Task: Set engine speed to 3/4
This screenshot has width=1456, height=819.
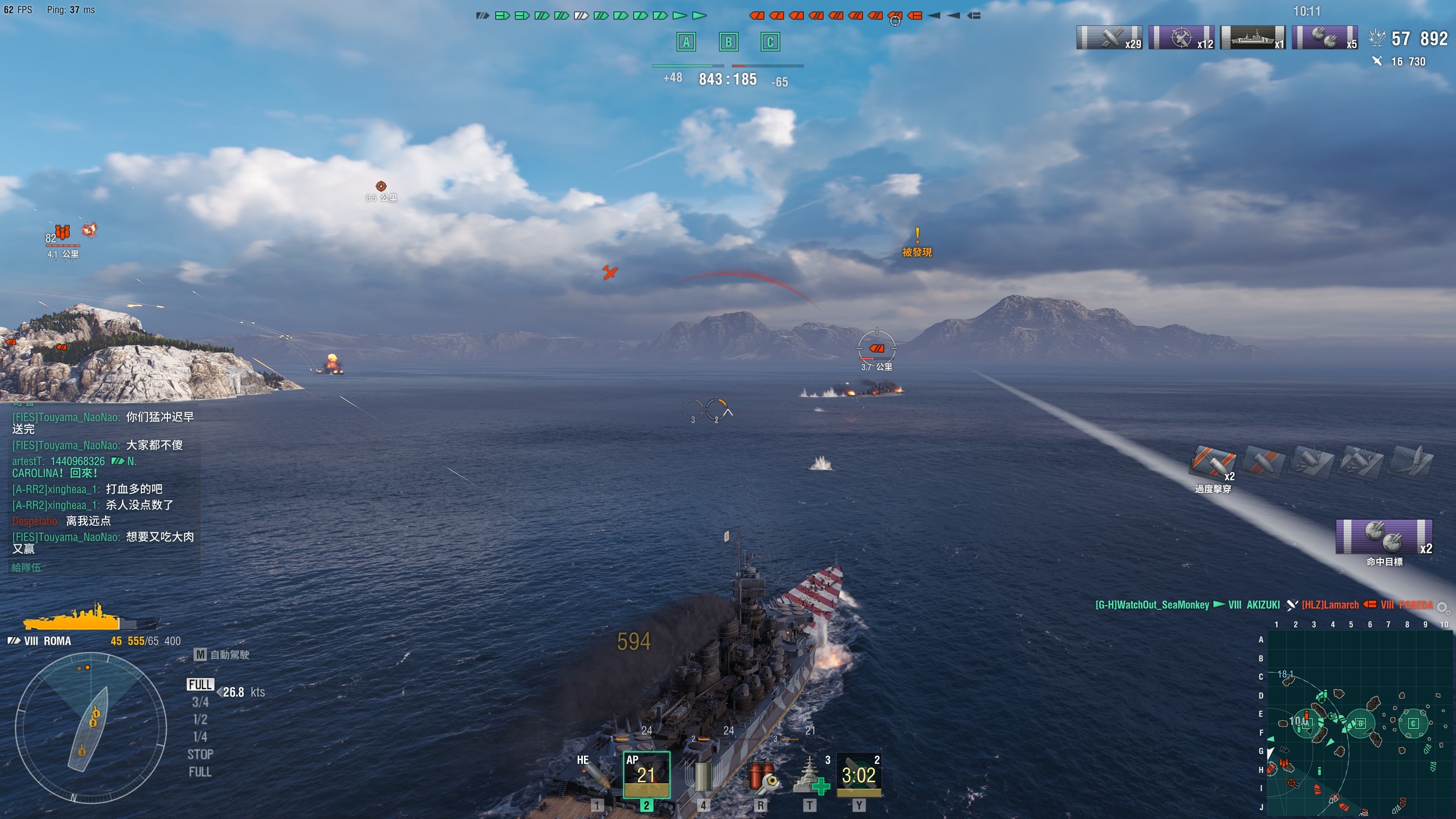Action: (x=200, y=702)
